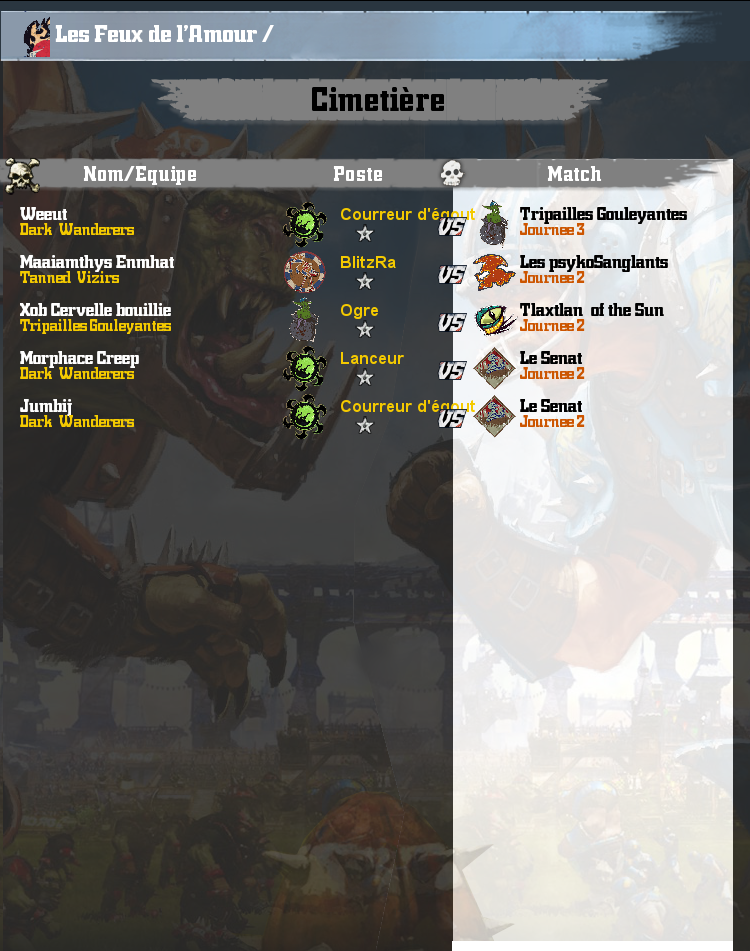750x951 pixels.
Task: View Xob Cervelle bouillie's player page
Action: (x=95, y=310)
